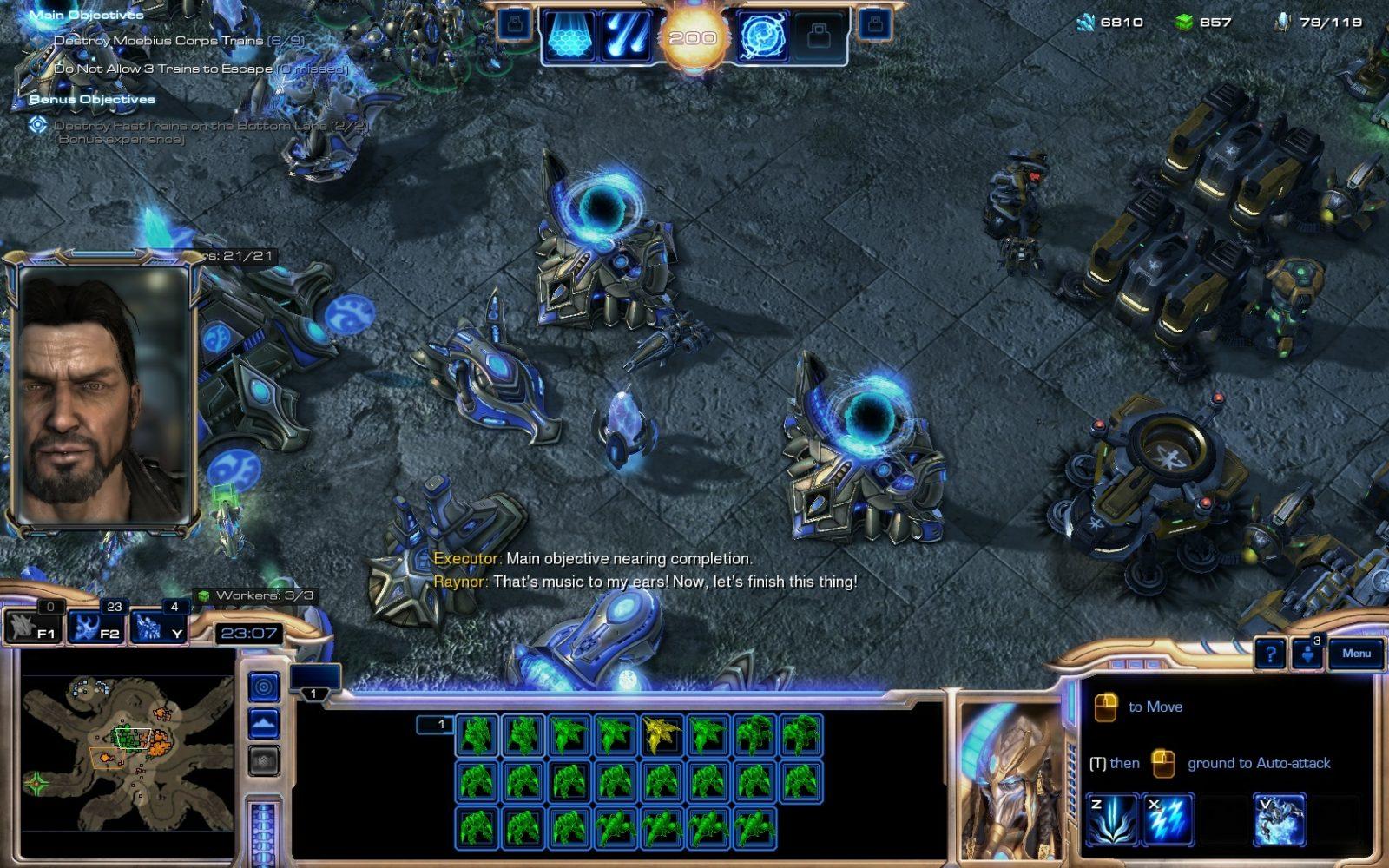
Task: Select the Y warp gates button
Action: click(158, 627)
